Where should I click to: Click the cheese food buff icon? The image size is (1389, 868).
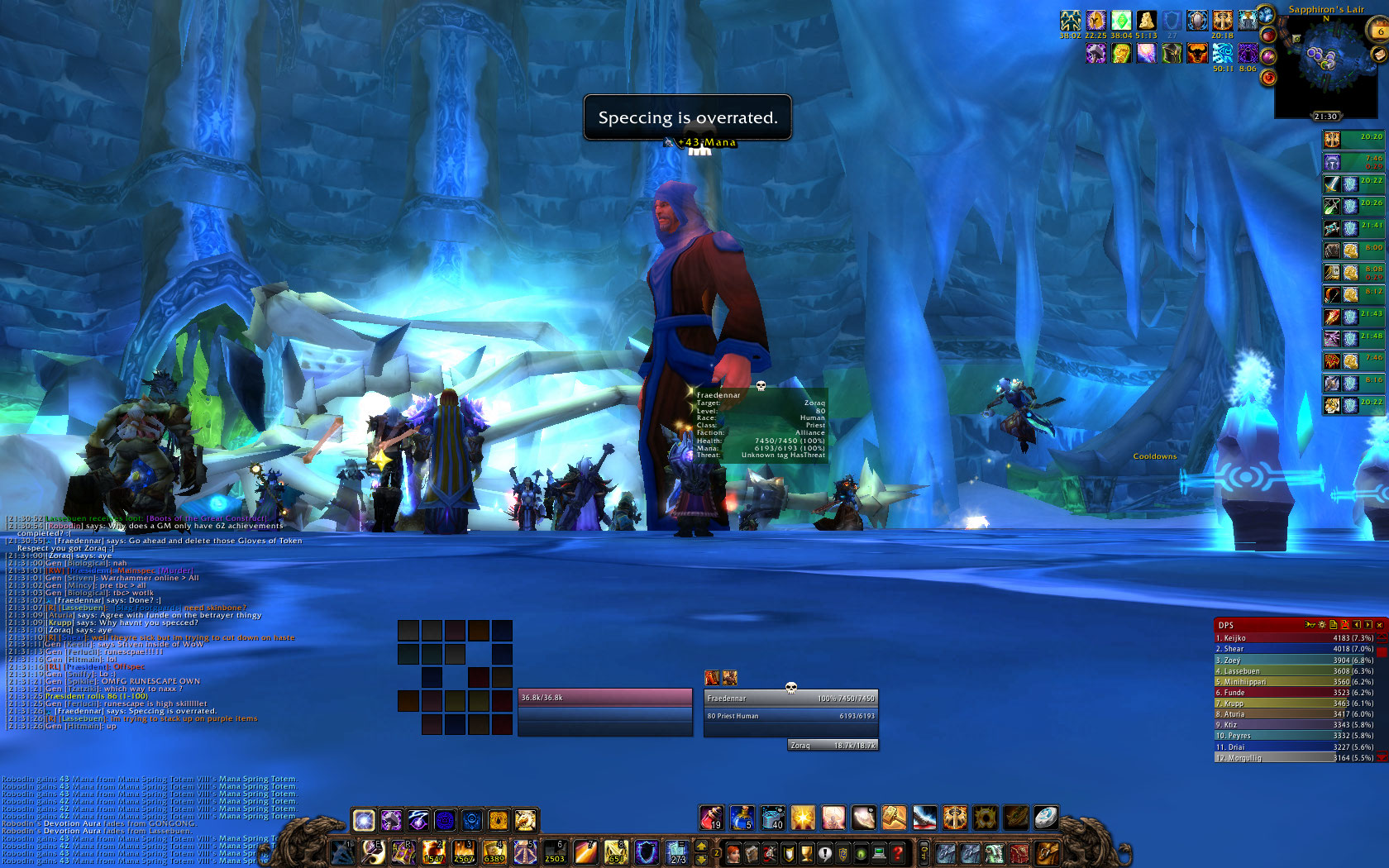point(1146,20)
